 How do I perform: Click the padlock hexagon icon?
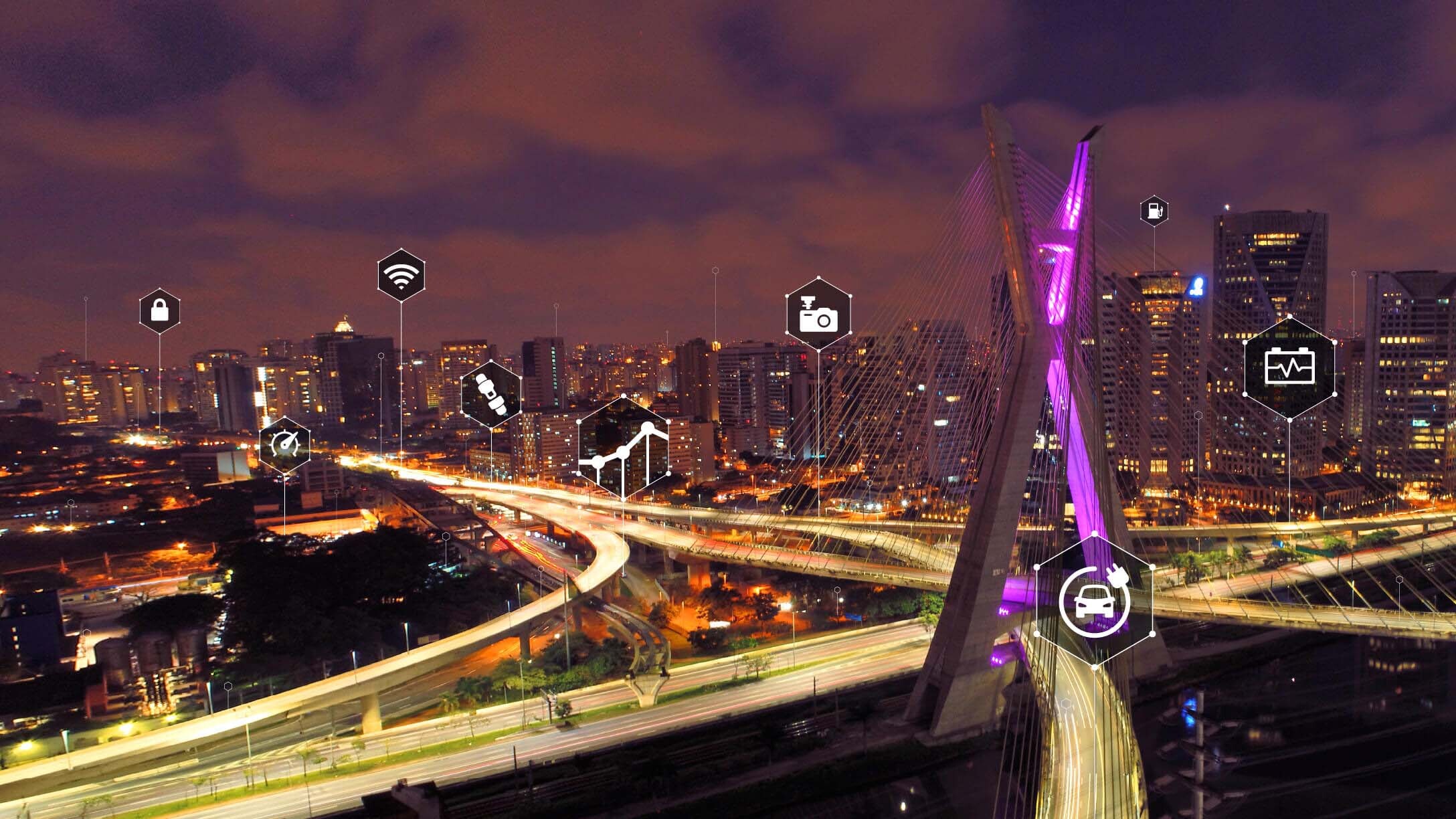coord(159,310)
